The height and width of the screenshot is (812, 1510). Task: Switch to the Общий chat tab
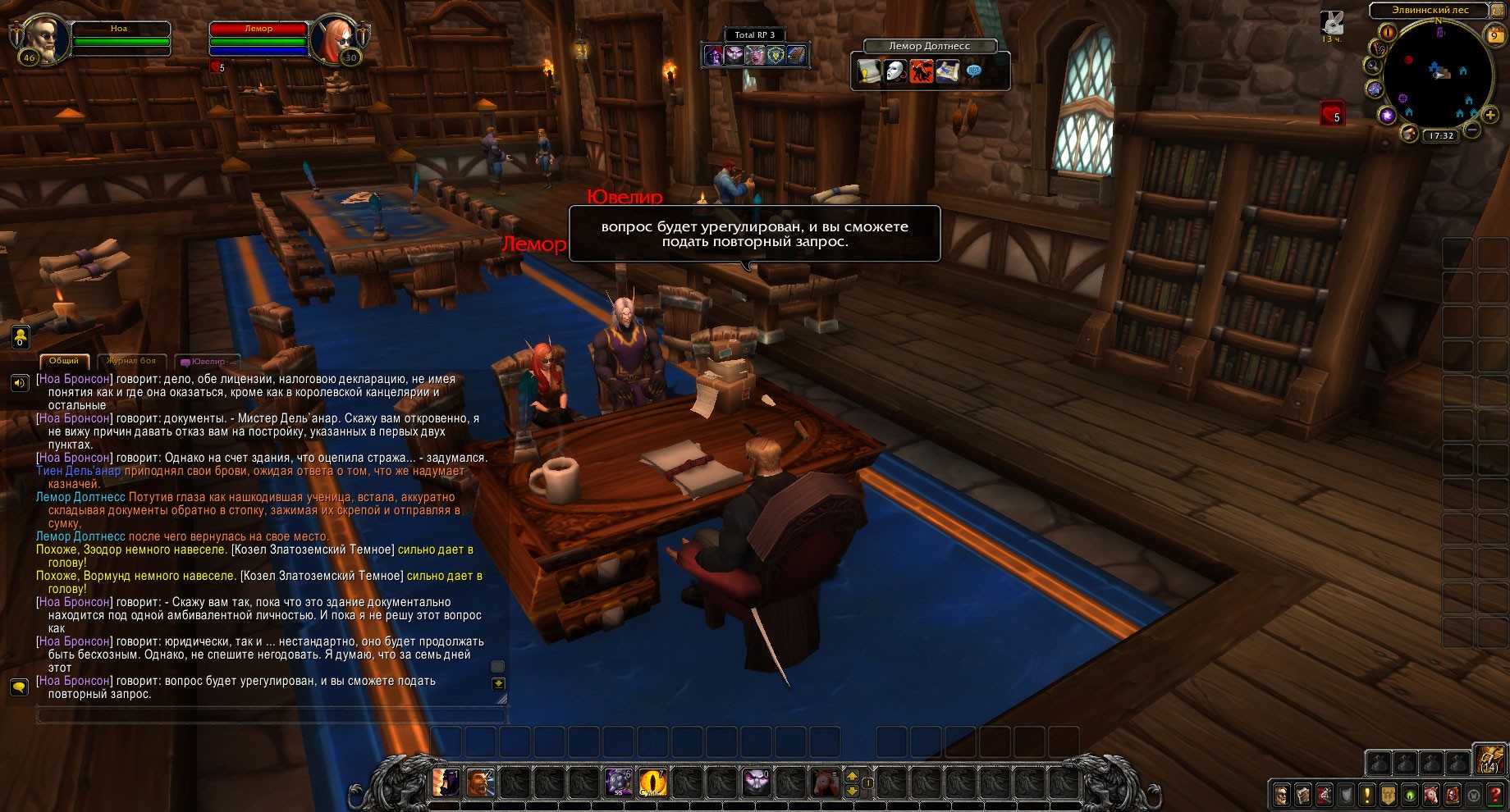tap(63, 361)
